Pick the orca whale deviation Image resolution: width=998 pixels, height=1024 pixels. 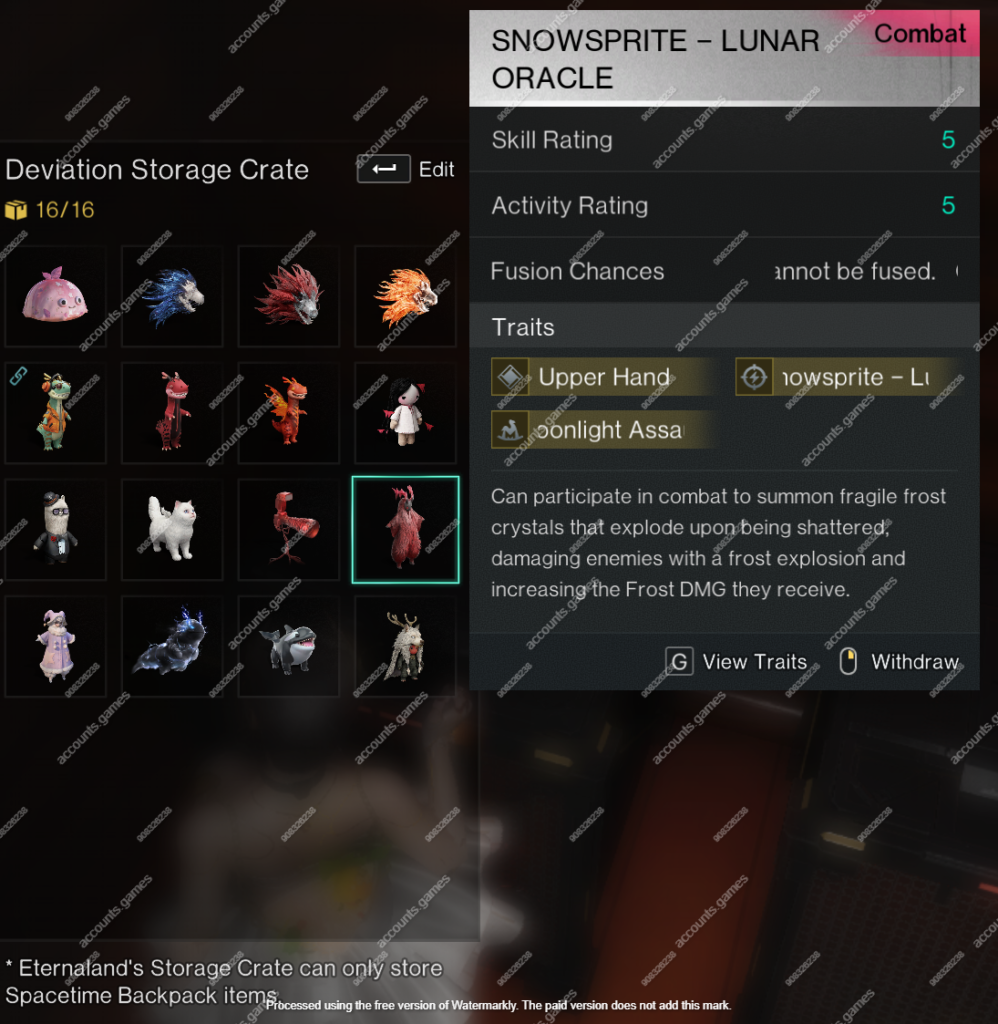click(288, 646)
